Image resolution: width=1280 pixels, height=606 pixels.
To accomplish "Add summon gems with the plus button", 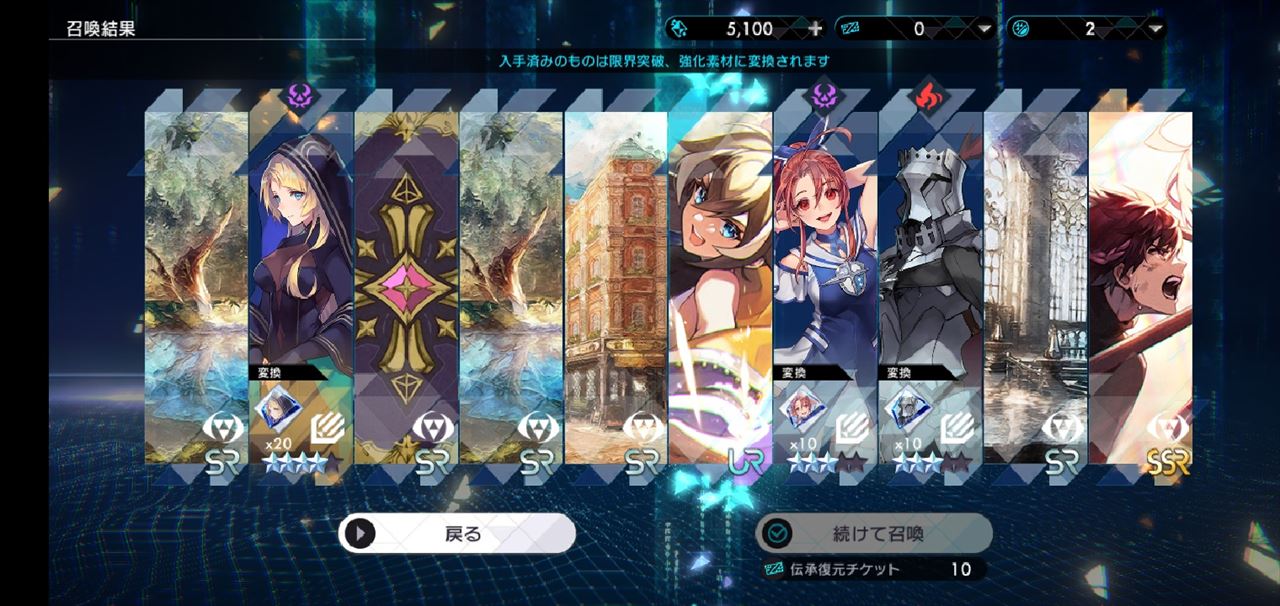I will (814, 29).
